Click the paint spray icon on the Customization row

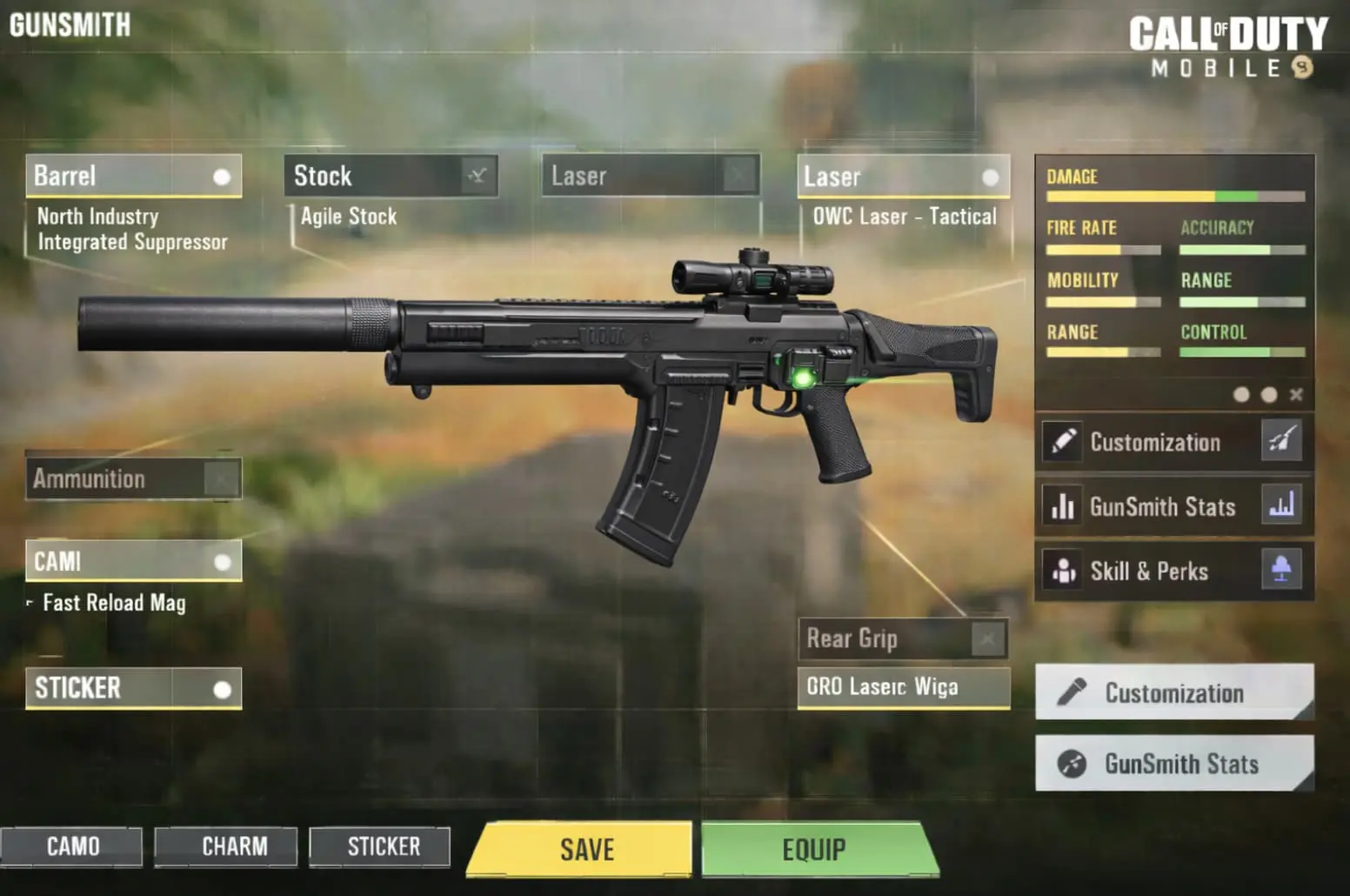1282,442
